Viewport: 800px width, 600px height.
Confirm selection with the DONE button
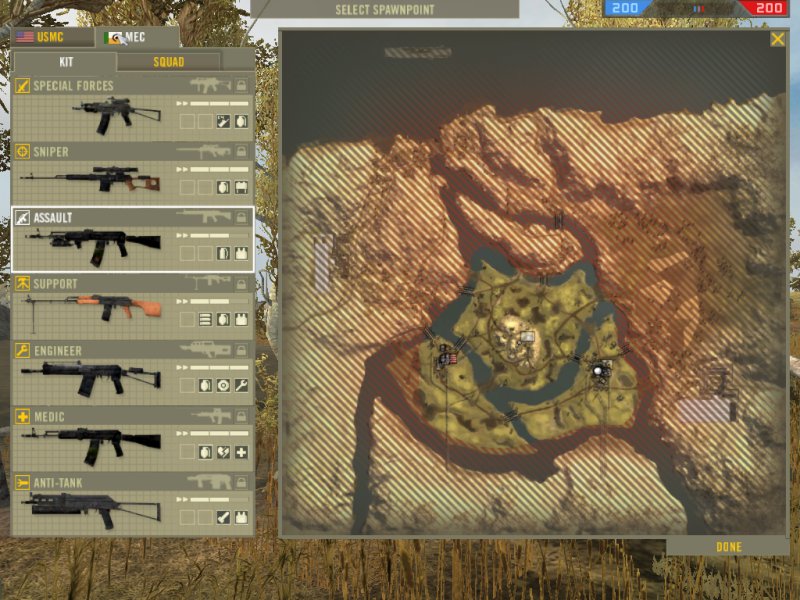point(728,547)
